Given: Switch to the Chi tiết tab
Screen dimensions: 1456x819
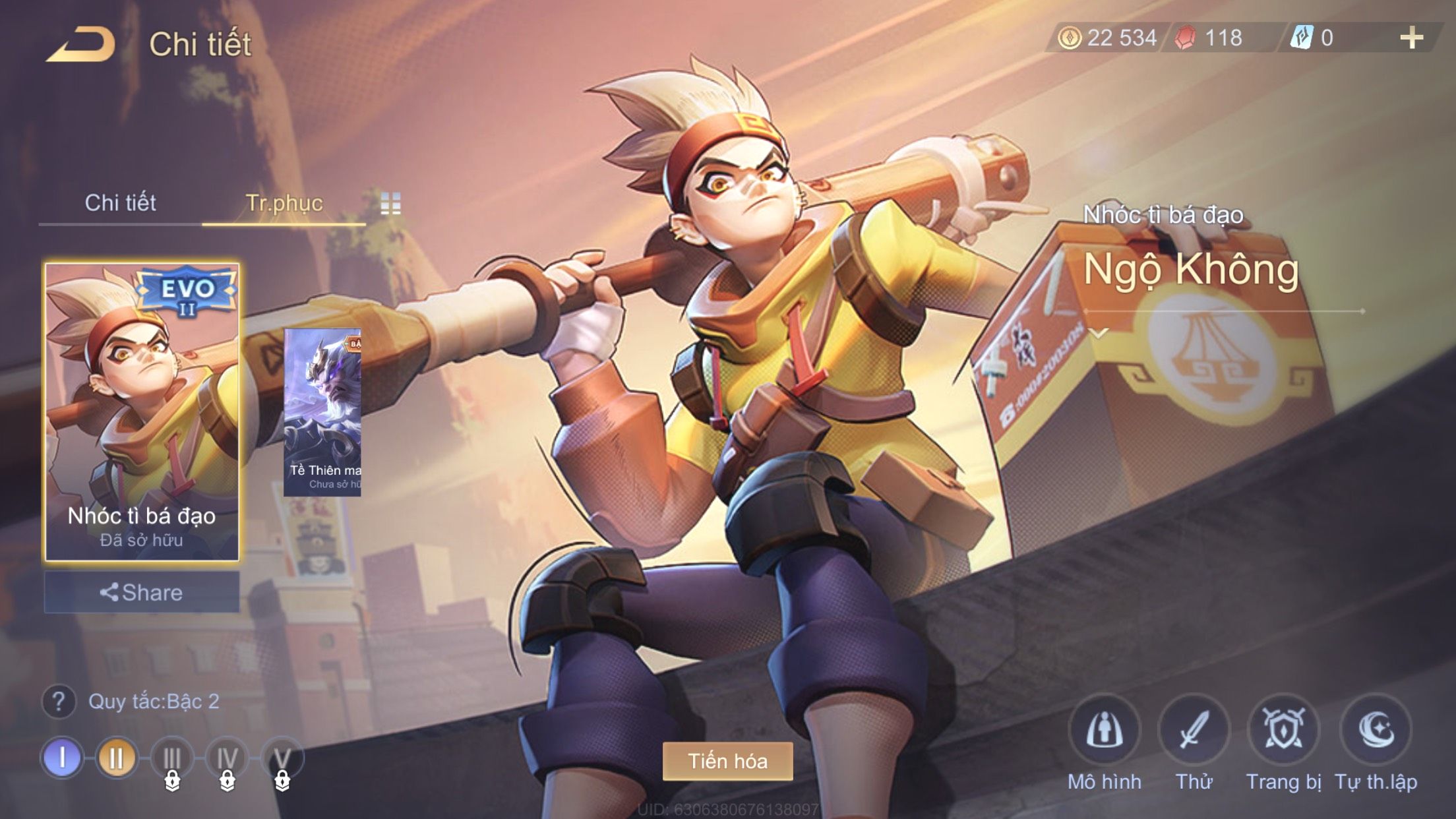Looking at the screenshot, I should pyautogui.click(x=120, y=202).
